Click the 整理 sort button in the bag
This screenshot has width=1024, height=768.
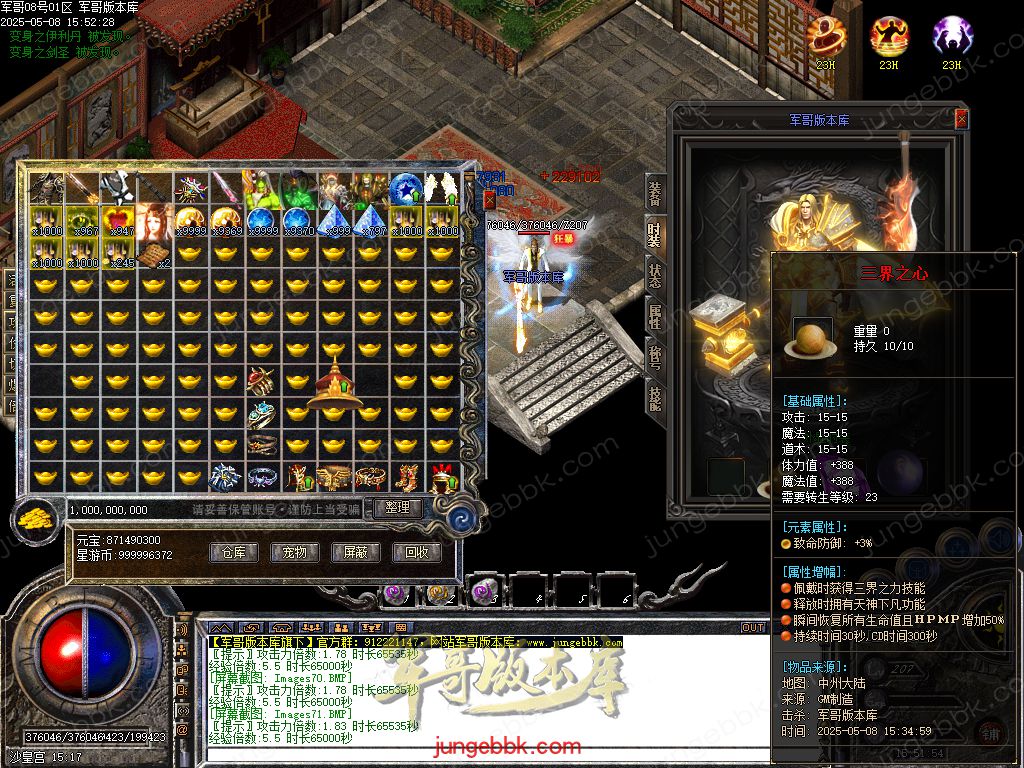(397, 508)
